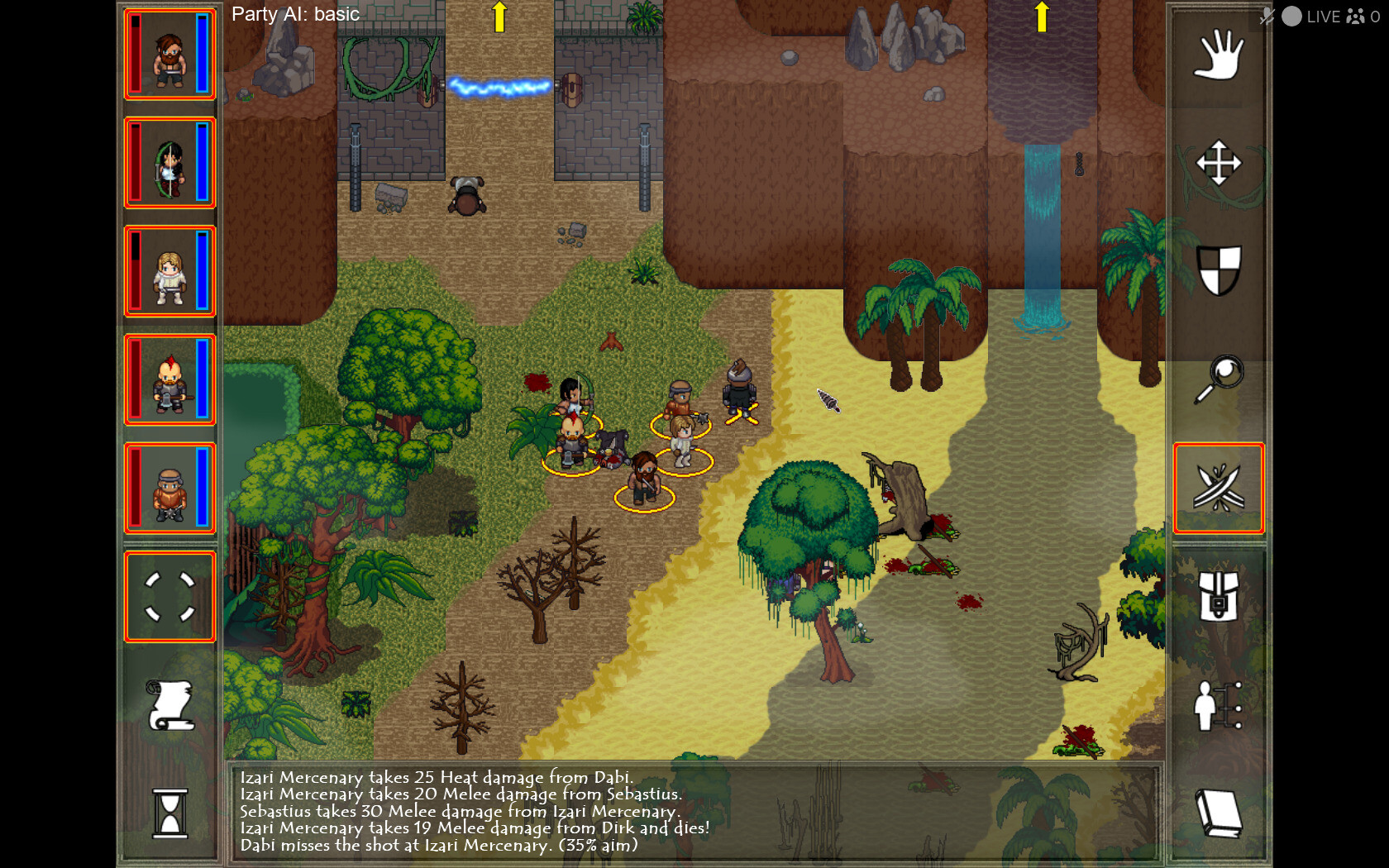The width and height of the screenshot is (1389, 868).
Task: Open the quest scroll journal
Action: tap(169, 704)
